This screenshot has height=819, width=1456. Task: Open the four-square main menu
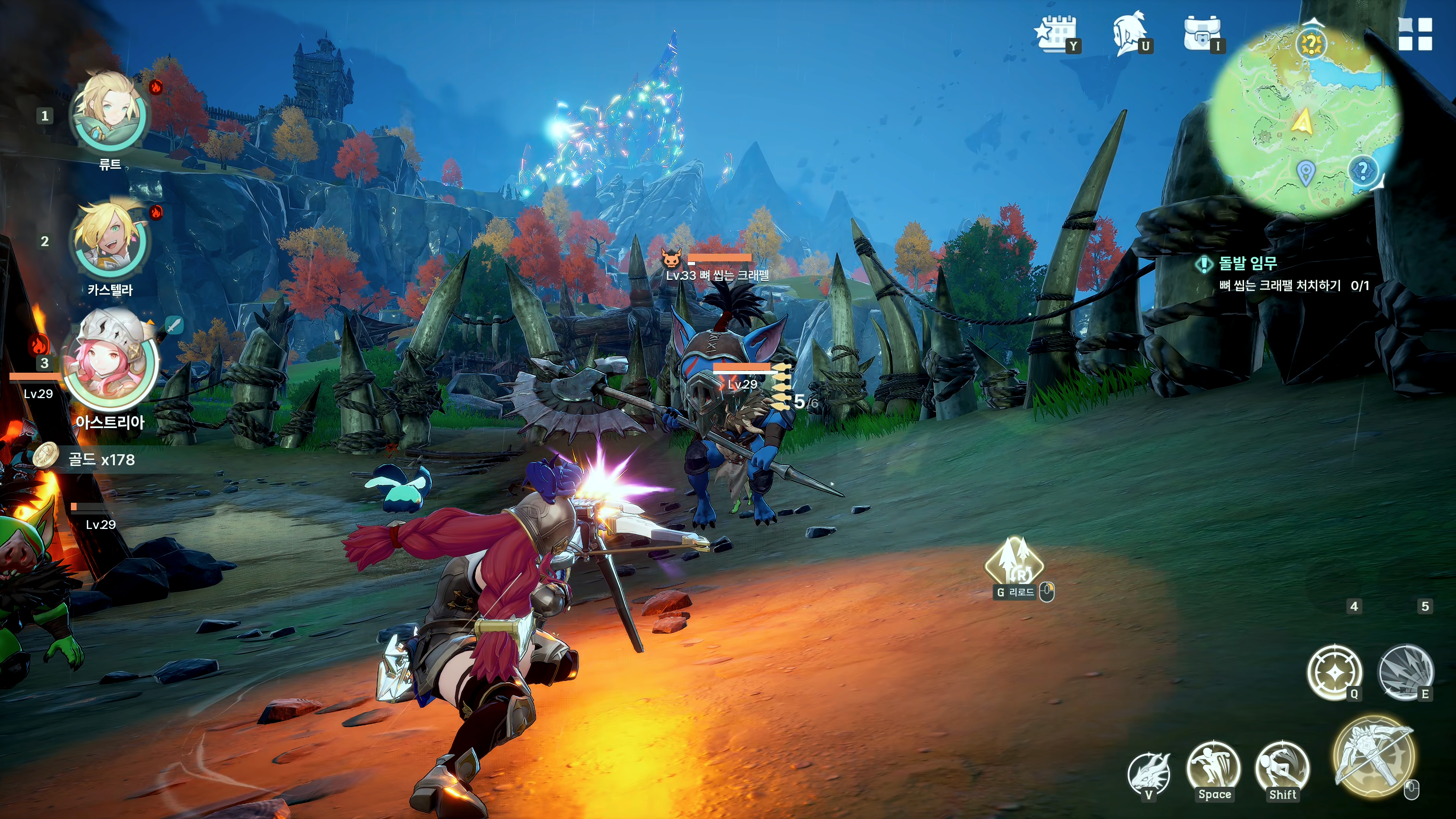point(1415,34)
